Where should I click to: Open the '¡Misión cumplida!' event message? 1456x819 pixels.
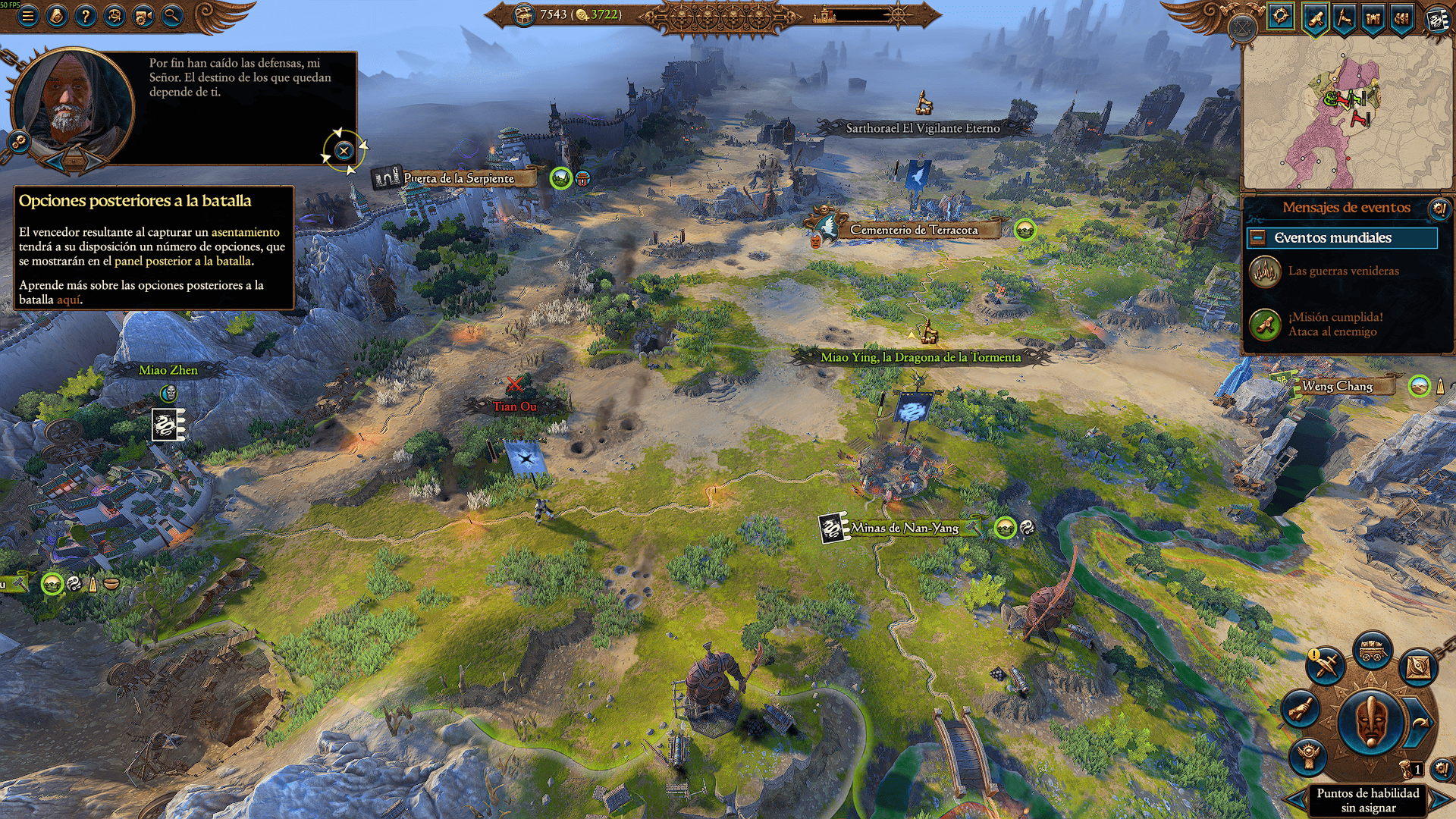tap(1335, 324)
